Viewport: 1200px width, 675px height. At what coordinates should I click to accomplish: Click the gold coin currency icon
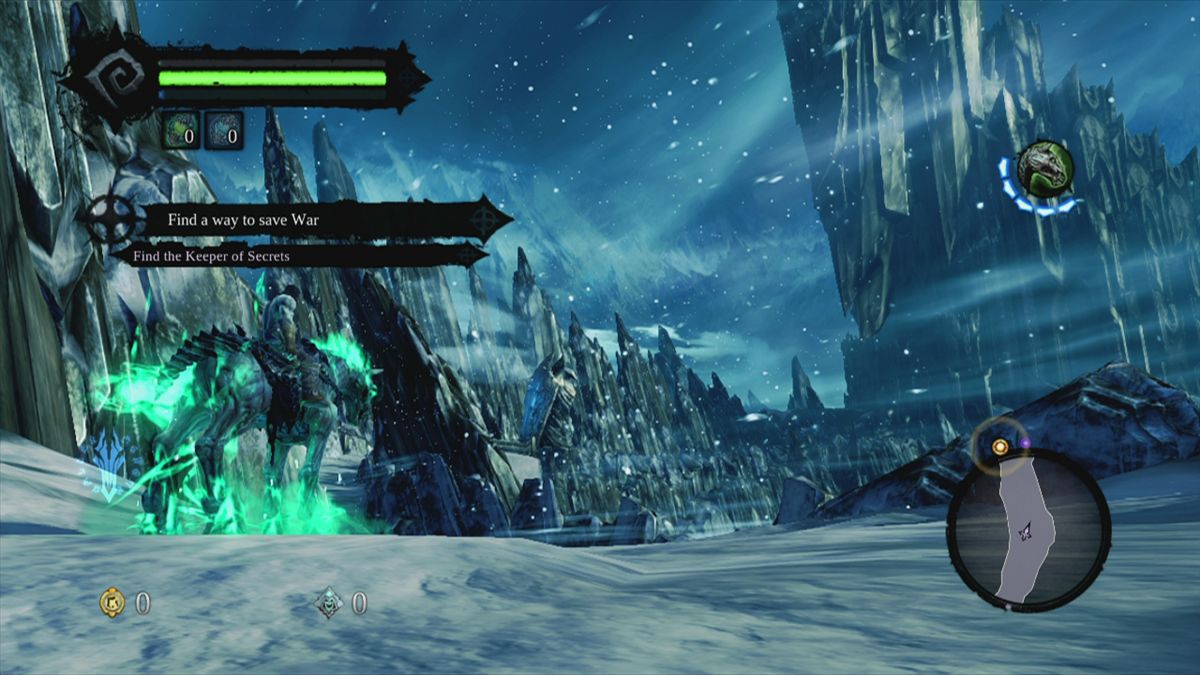pyautogui.click(x=112, y=602)
